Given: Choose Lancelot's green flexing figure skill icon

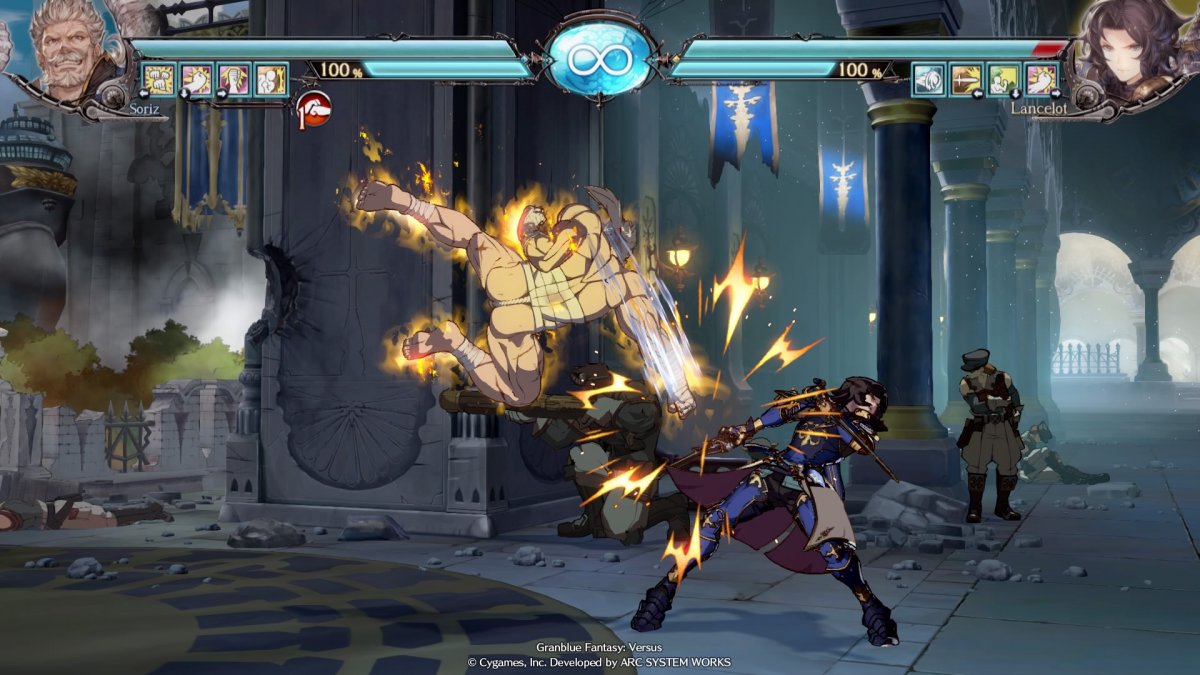Looking at the screenshot, I should click(1003, 79).
